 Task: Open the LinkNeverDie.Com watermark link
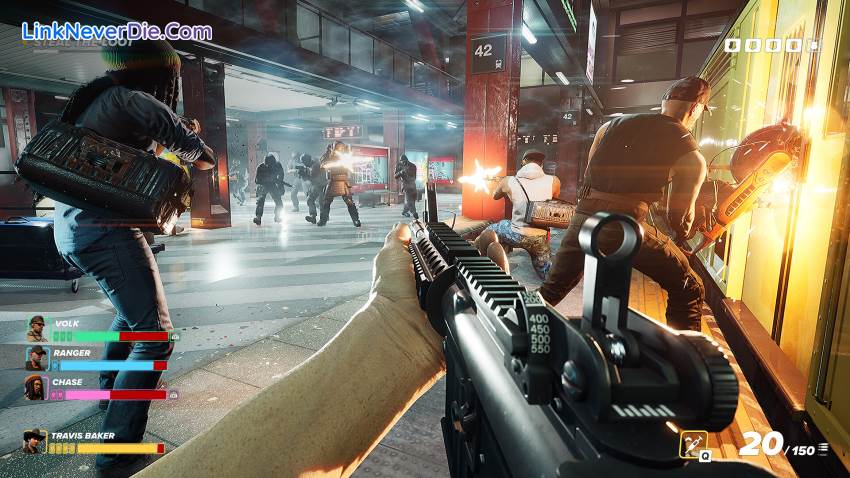click(117, 31)
